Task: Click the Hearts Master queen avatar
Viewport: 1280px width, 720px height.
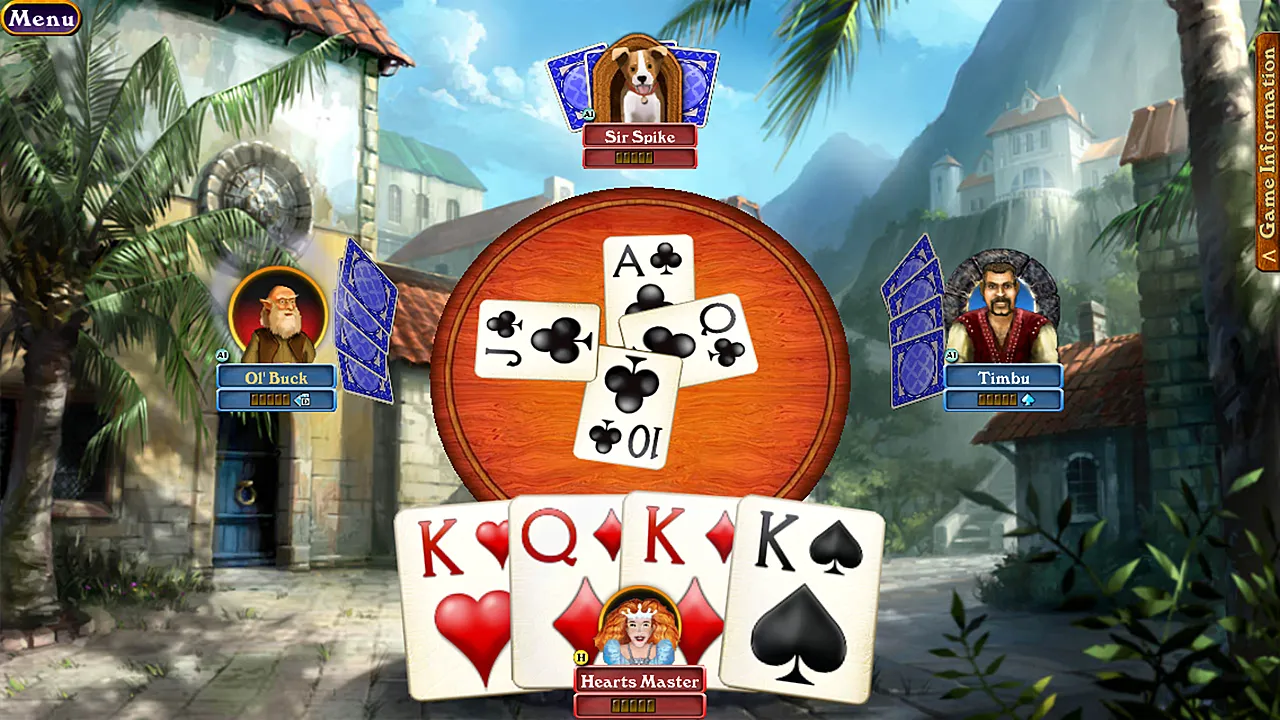Action: click(640, 625)
